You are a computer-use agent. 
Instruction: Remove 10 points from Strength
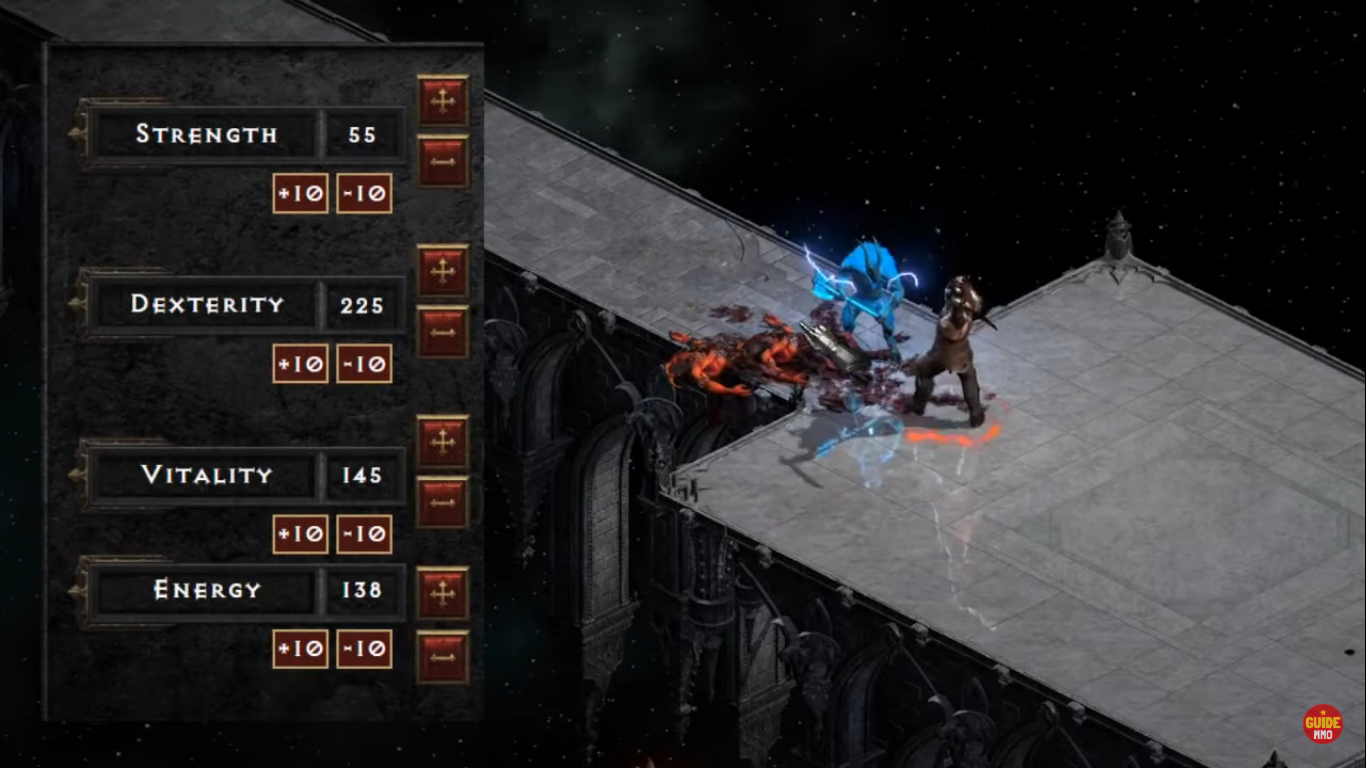click(x=364, y=193)
